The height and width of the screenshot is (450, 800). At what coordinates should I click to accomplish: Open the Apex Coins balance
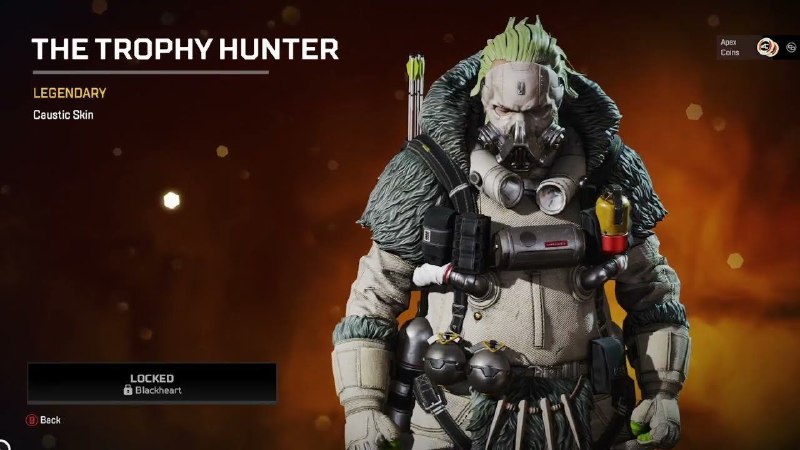coord(765,46)
